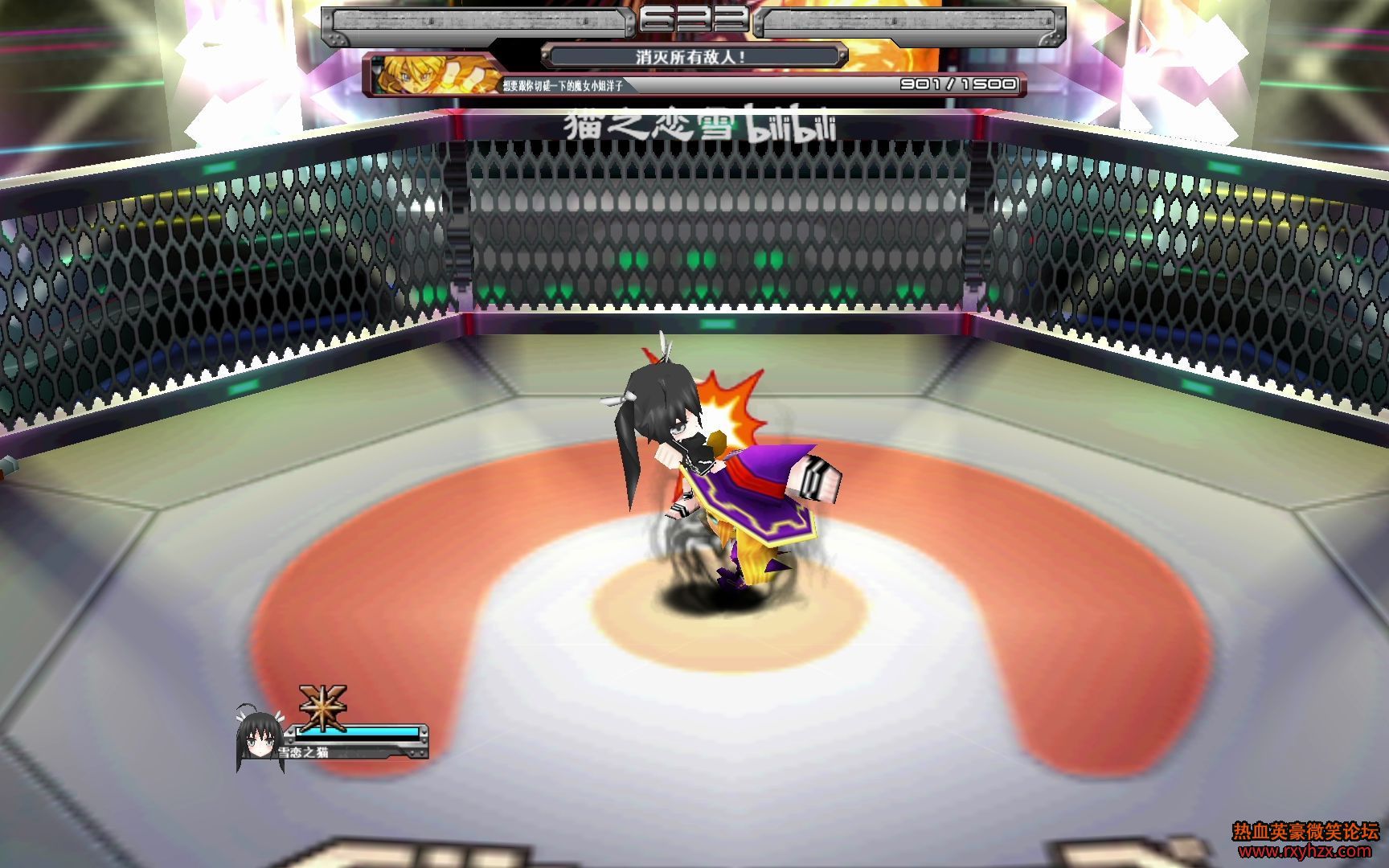Click the star emblem icon above player bar

[323, 707]
